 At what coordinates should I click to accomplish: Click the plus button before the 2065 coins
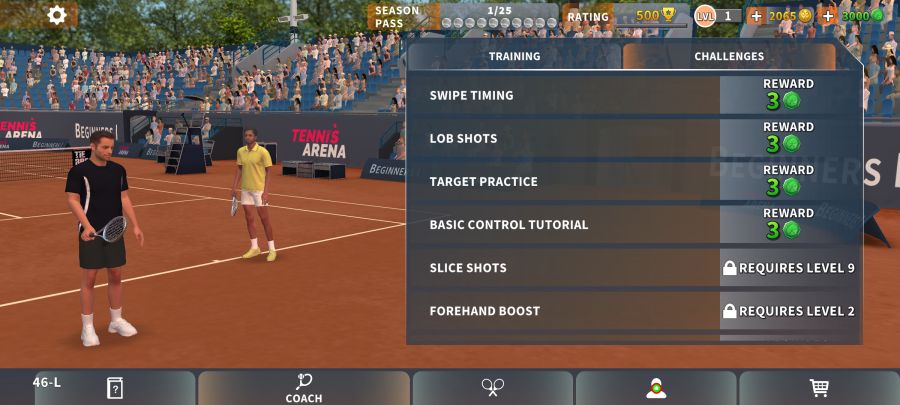click(756, 16)
